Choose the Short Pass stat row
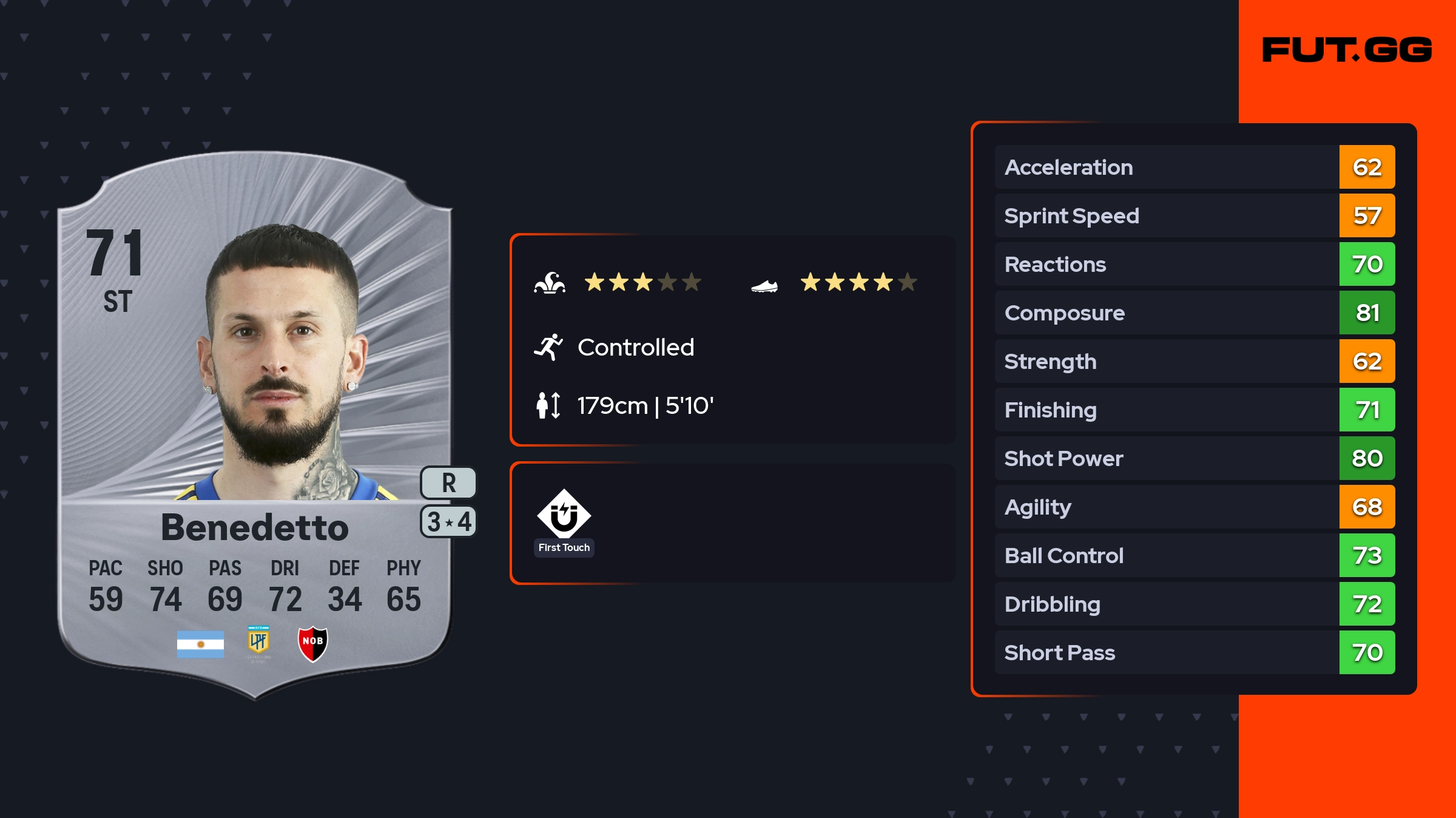 [1194, 652]
